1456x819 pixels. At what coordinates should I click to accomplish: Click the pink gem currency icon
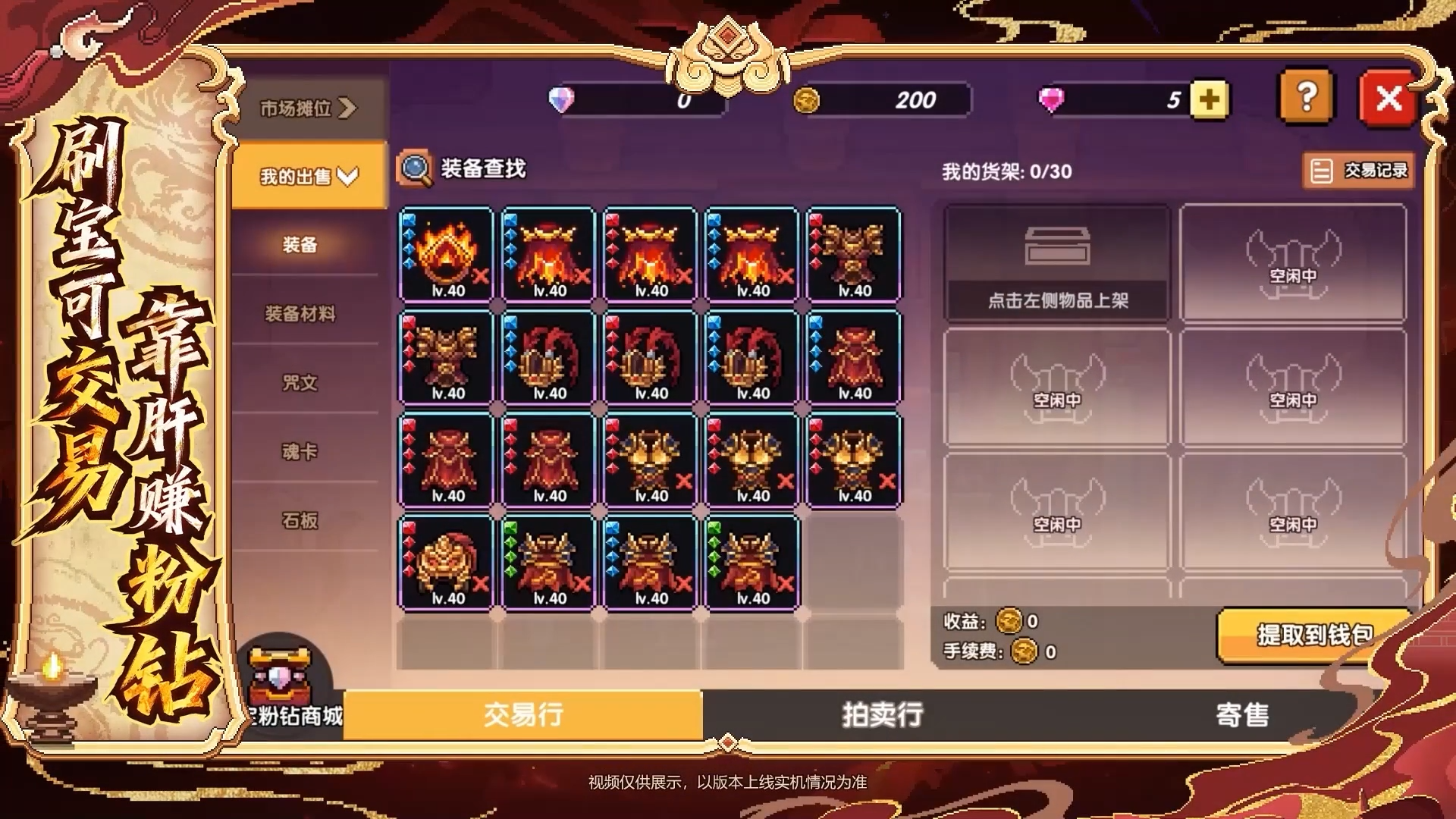point(1053,99)
